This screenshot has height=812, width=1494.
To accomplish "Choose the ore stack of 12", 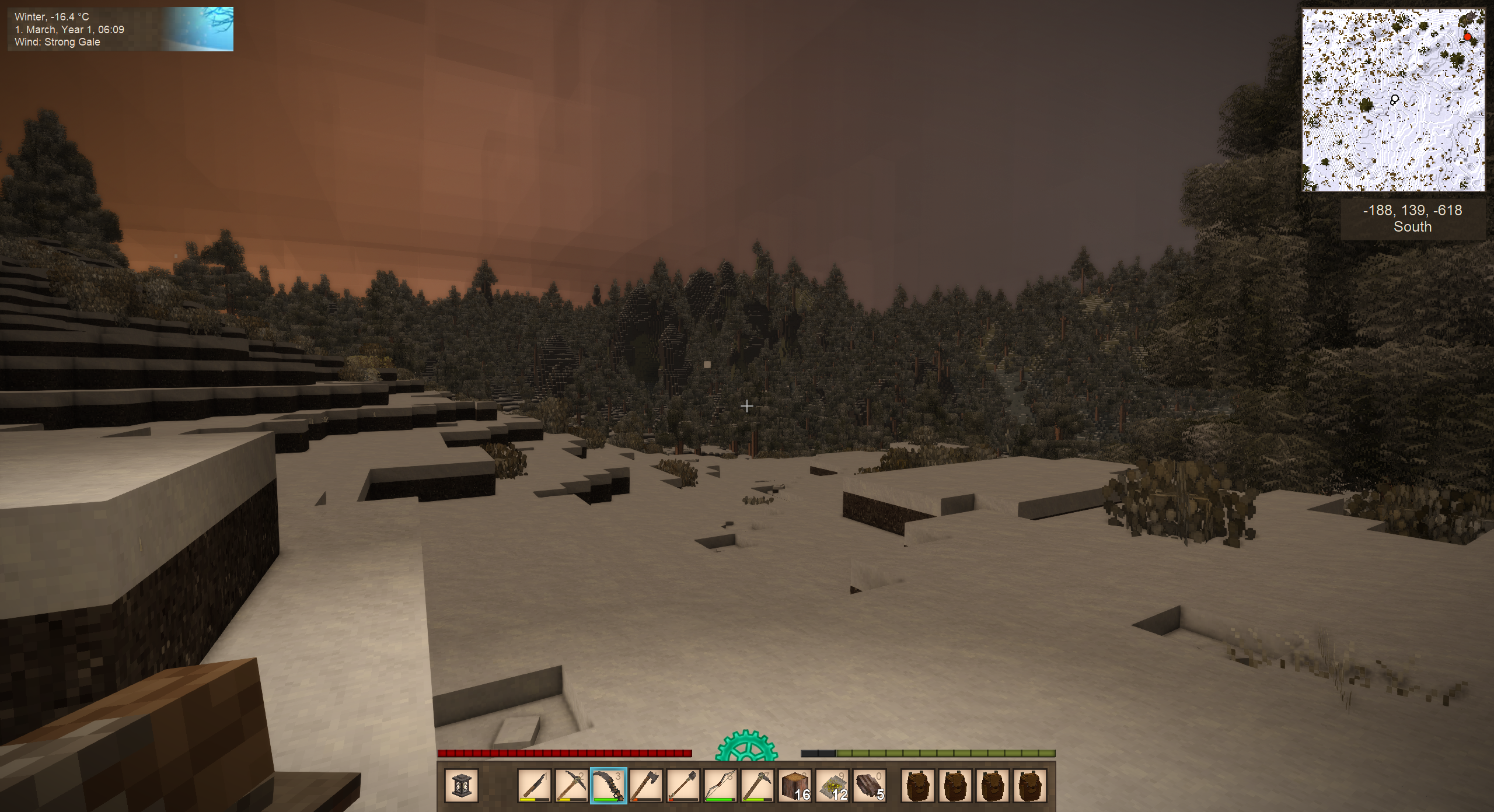I will (832, 785).
